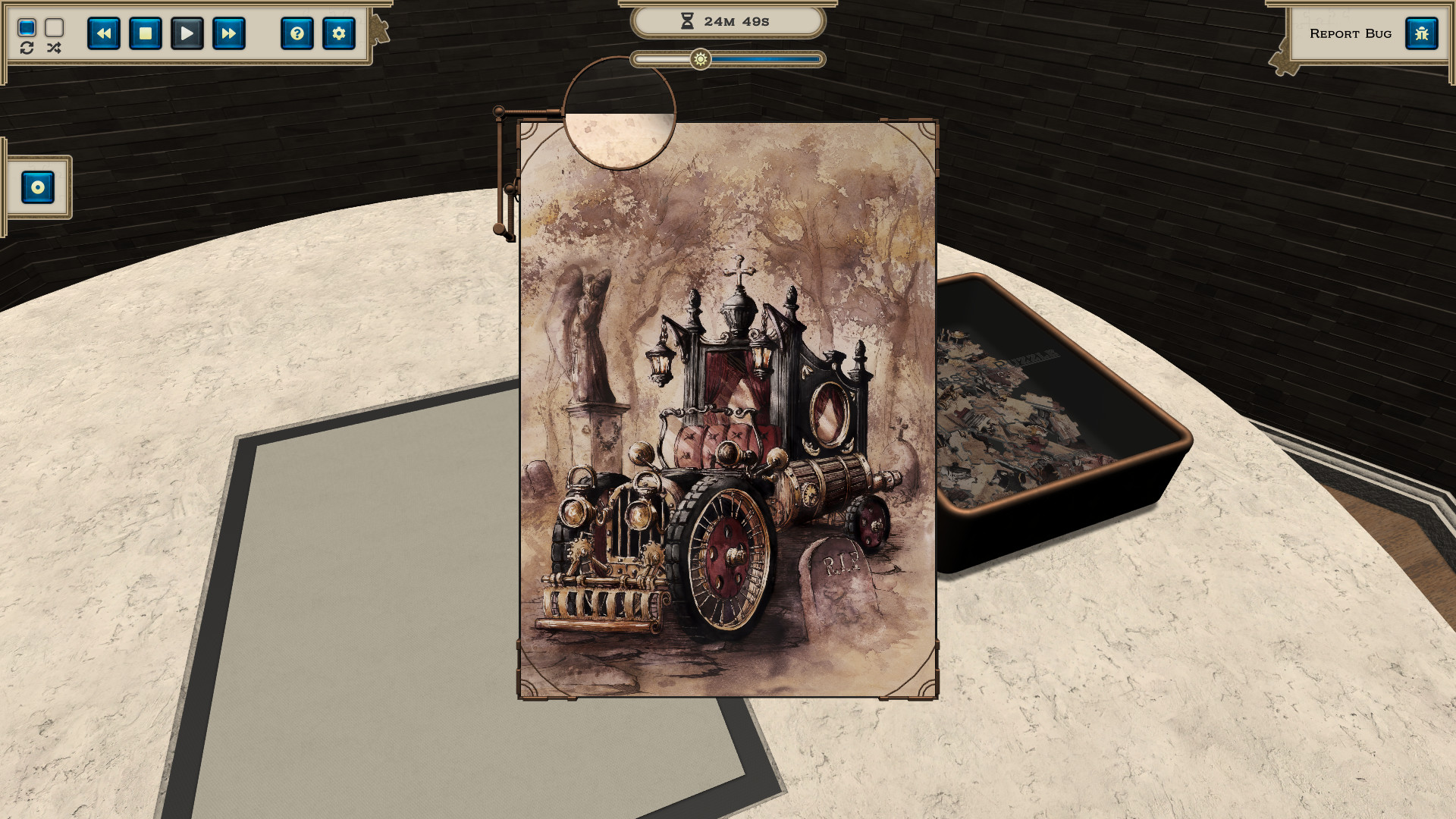
Task: Adjust the brightness slider below the timer
Action: (x=728, y=58)
